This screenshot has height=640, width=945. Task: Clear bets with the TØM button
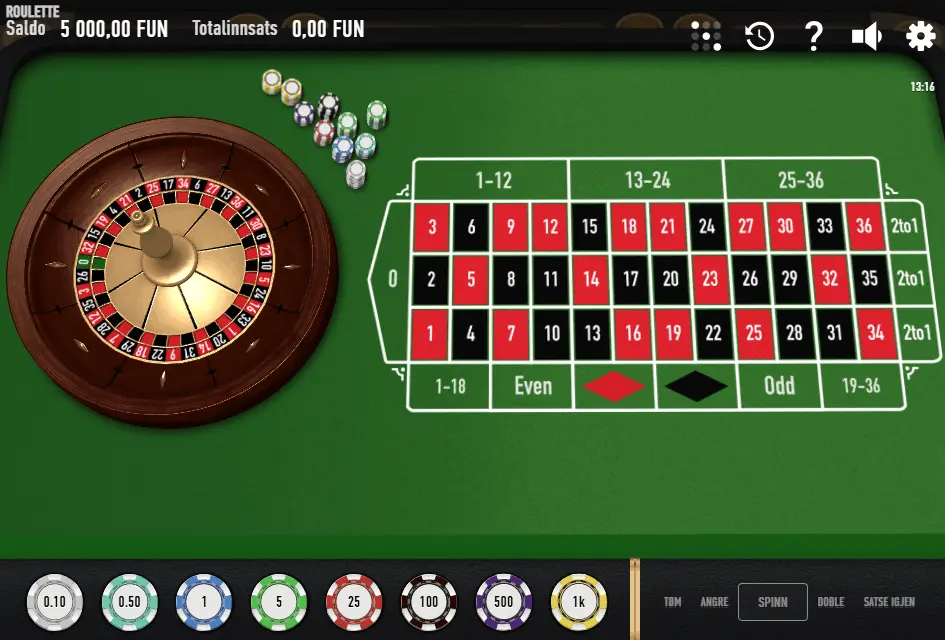(x=673, y=602)
